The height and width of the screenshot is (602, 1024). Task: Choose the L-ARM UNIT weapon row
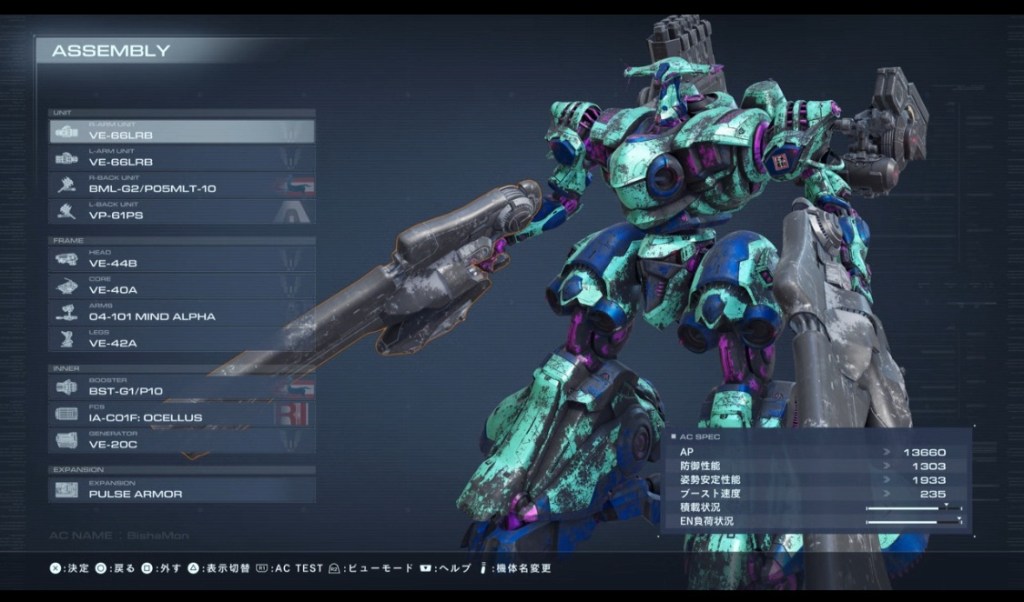pos(182,158)
